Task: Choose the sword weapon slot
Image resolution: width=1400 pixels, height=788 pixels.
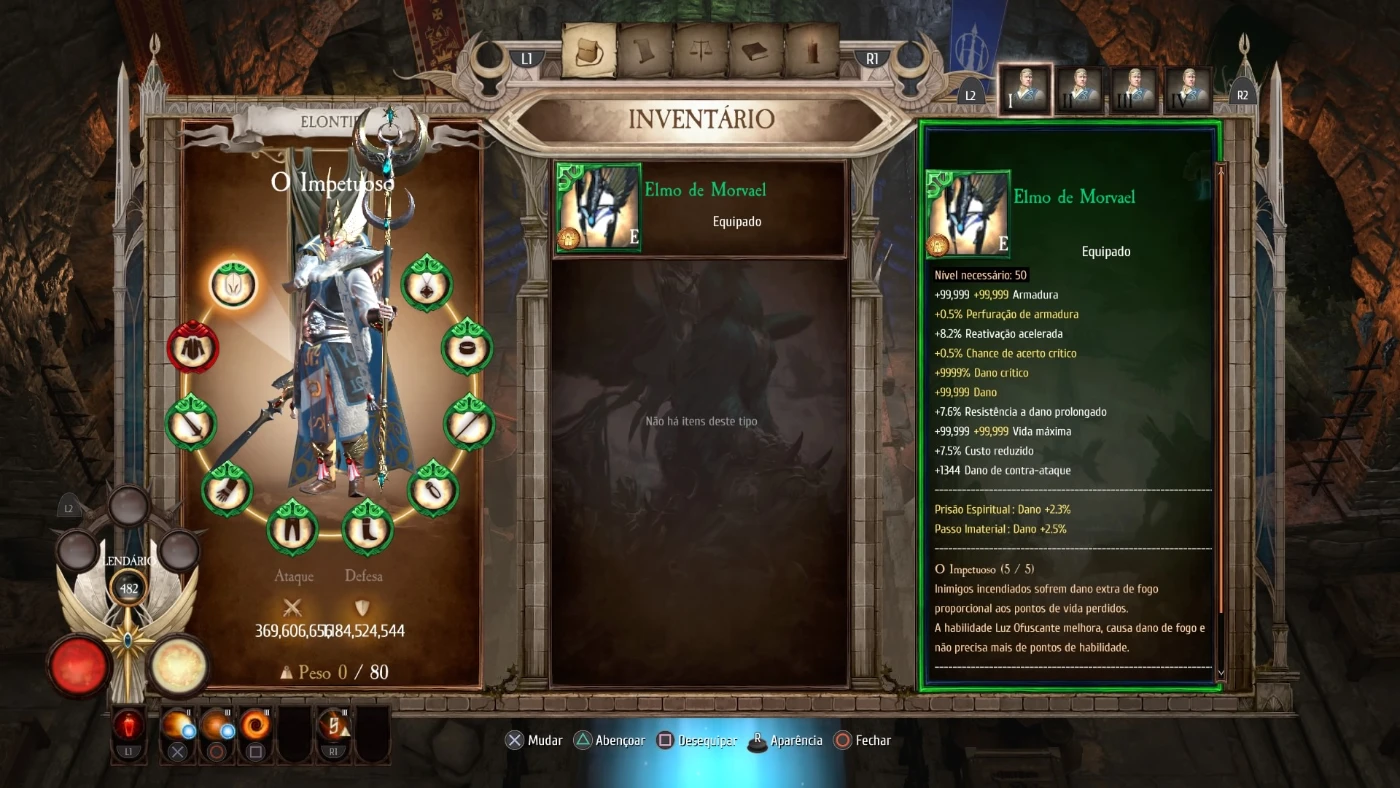Action: [x=191, y=422]
